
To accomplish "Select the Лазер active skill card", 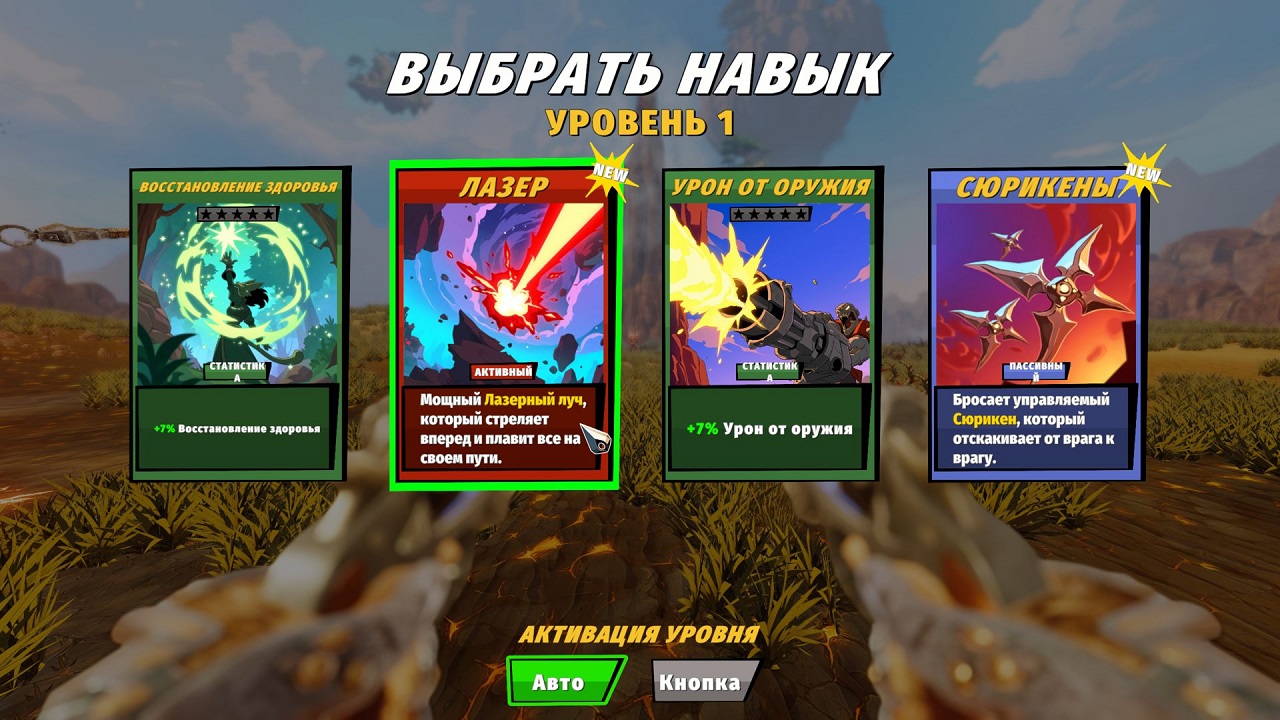I will pyautogui.click(x=503, y=325).
